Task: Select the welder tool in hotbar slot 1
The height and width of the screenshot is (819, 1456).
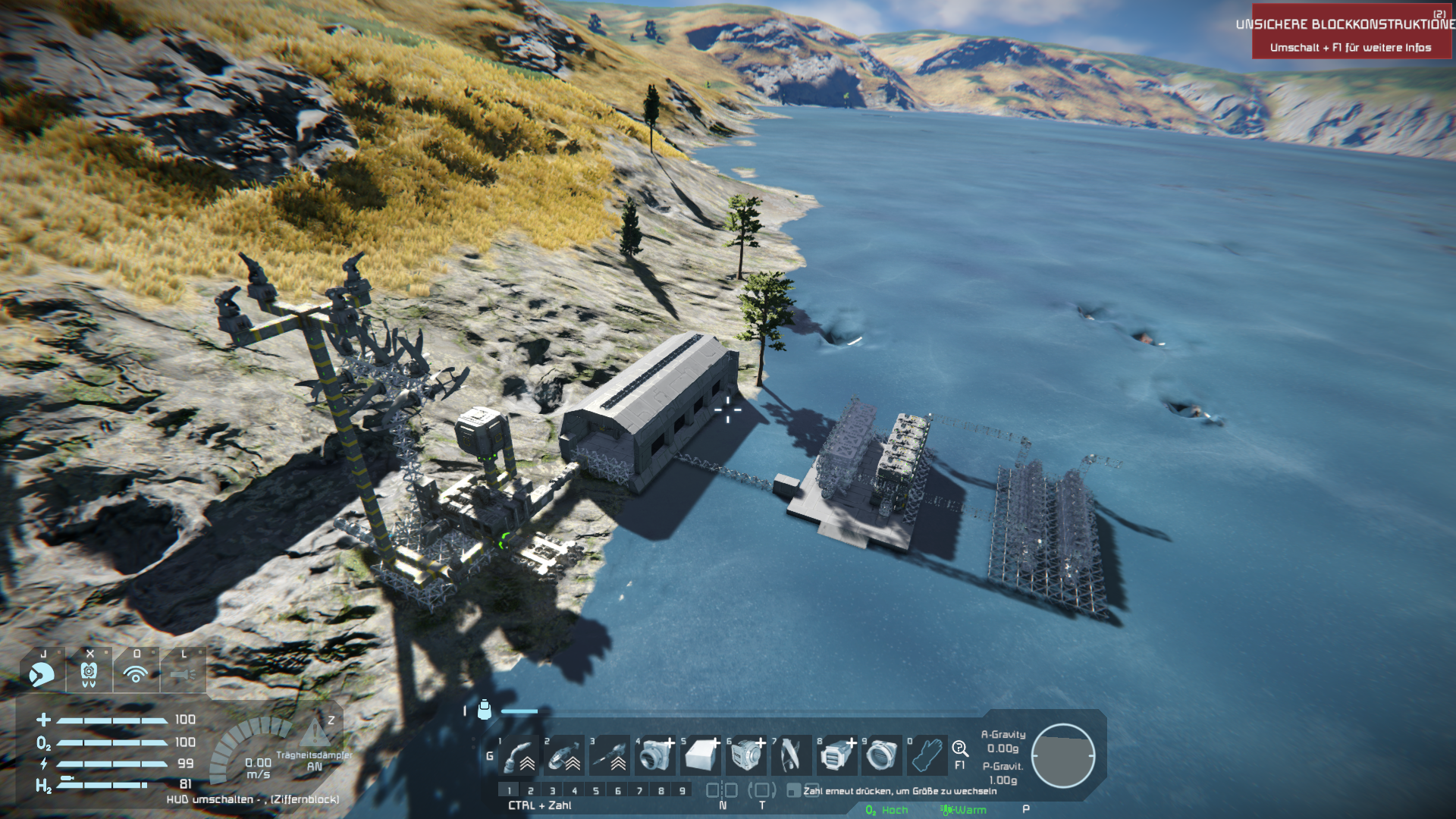Action: (x=519, y=755)
